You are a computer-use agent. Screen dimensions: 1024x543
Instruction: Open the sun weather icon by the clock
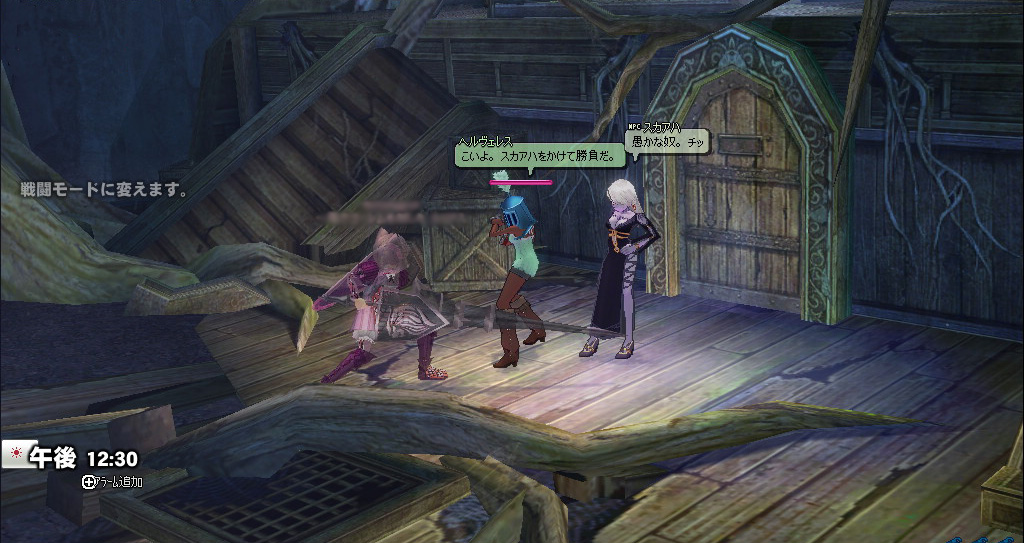point(15,453)
